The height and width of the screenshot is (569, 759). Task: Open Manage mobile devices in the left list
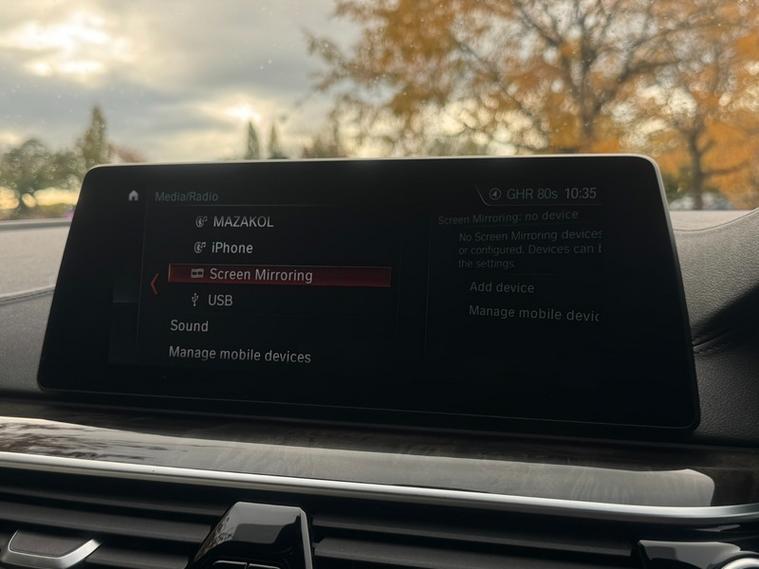coord(239,355)
